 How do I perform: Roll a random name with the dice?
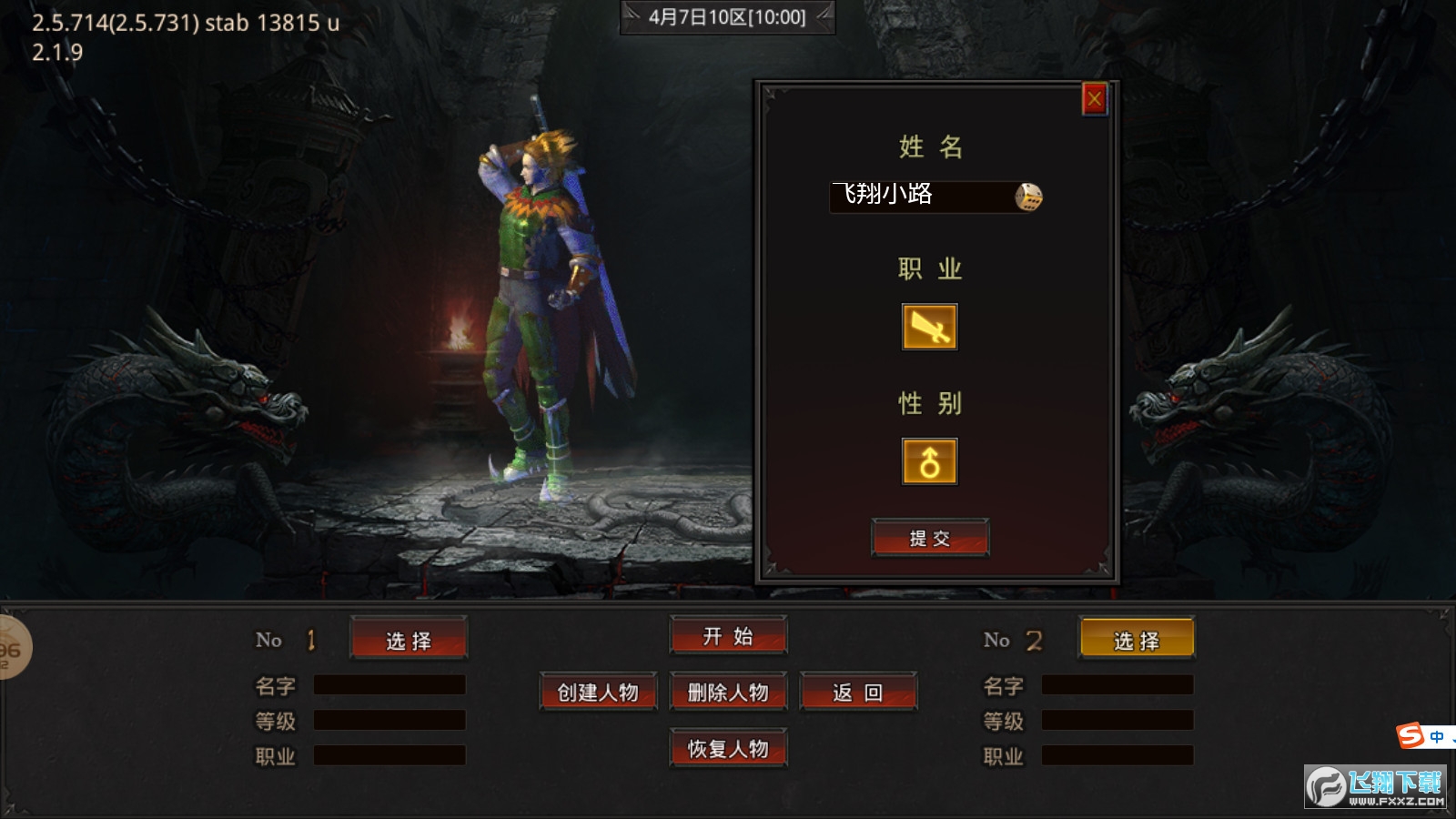click(1028, 197)
